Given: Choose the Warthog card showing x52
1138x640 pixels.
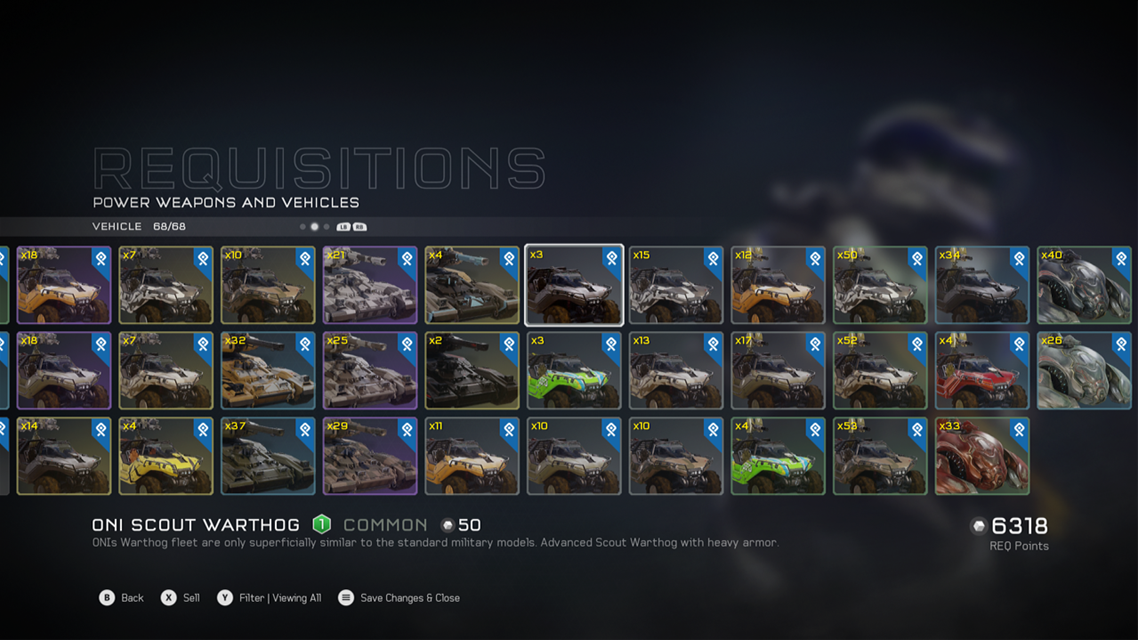Looking at the screenshot, I should pos(880,371).
